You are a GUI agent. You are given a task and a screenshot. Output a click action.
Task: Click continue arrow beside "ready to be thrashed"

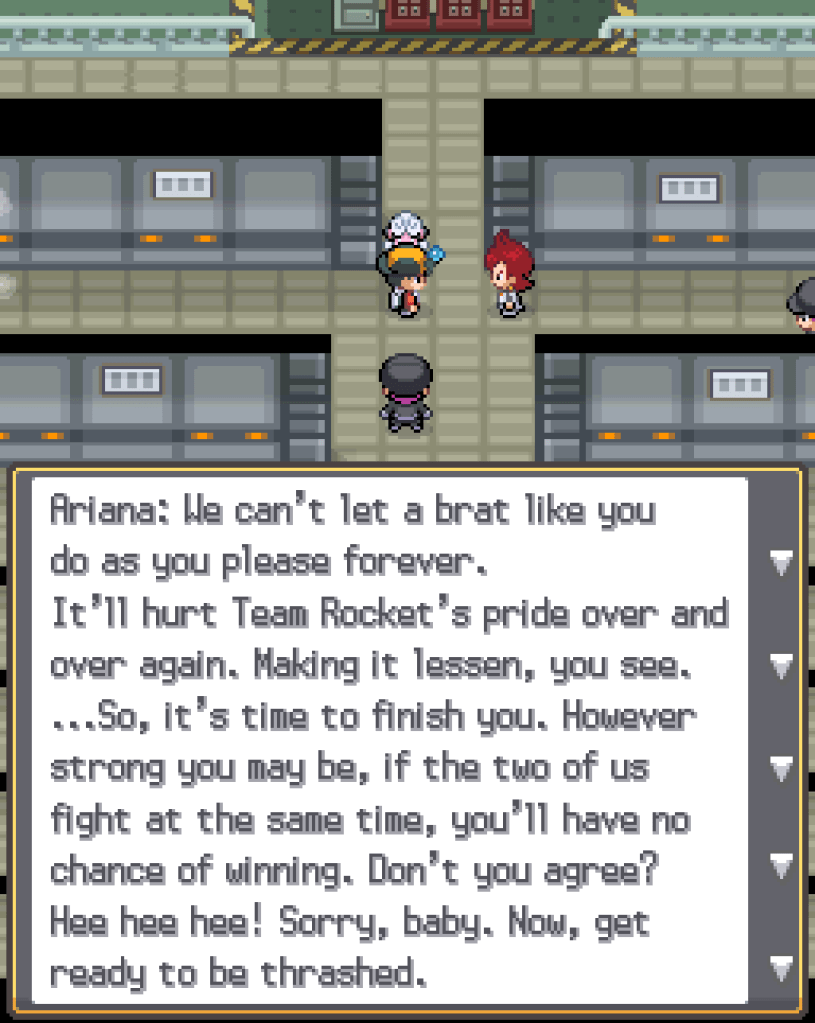click(782, 967)
